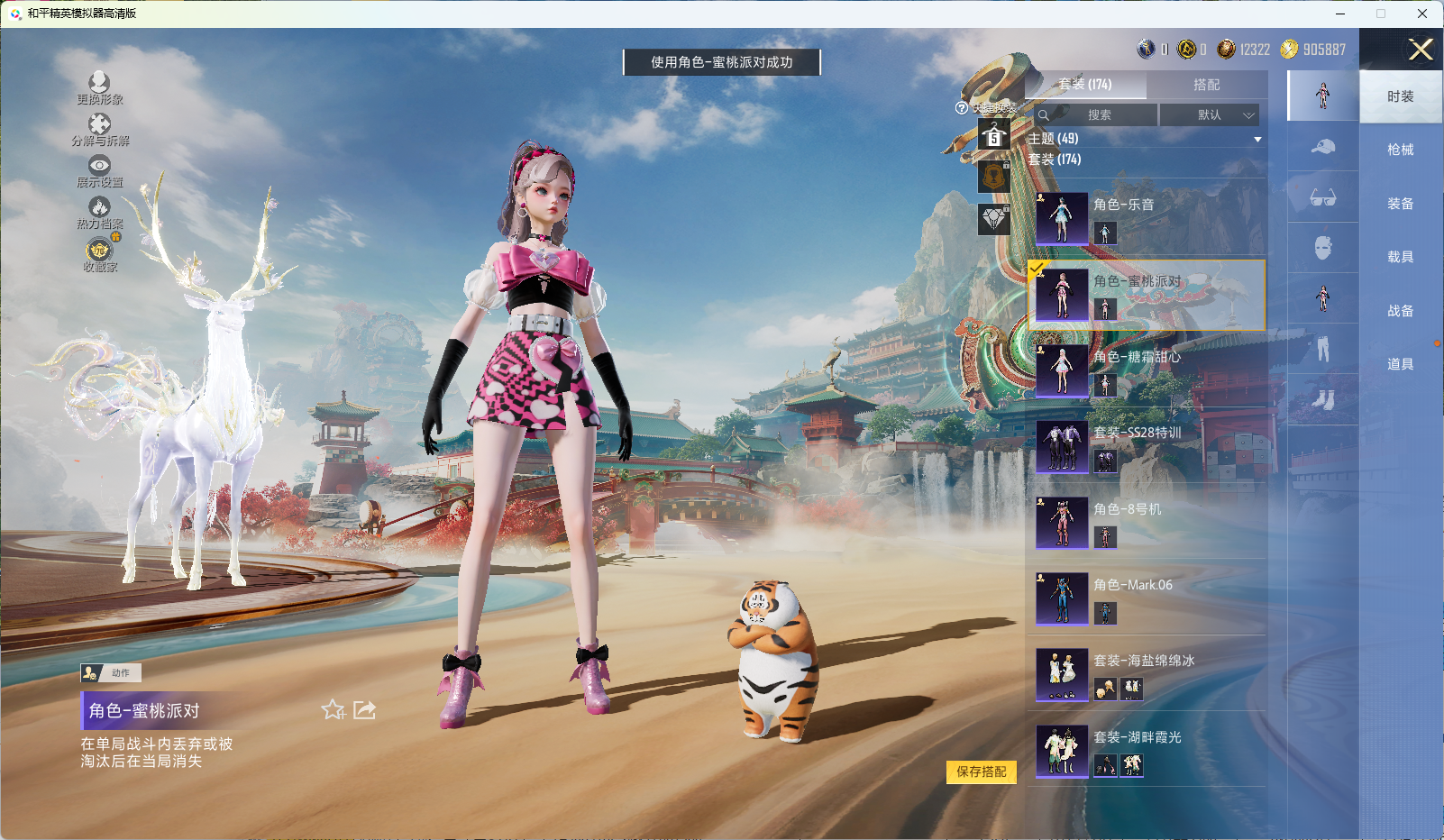
Task: Switch to the 搭配 tab
Action: tap(1206, 85)
